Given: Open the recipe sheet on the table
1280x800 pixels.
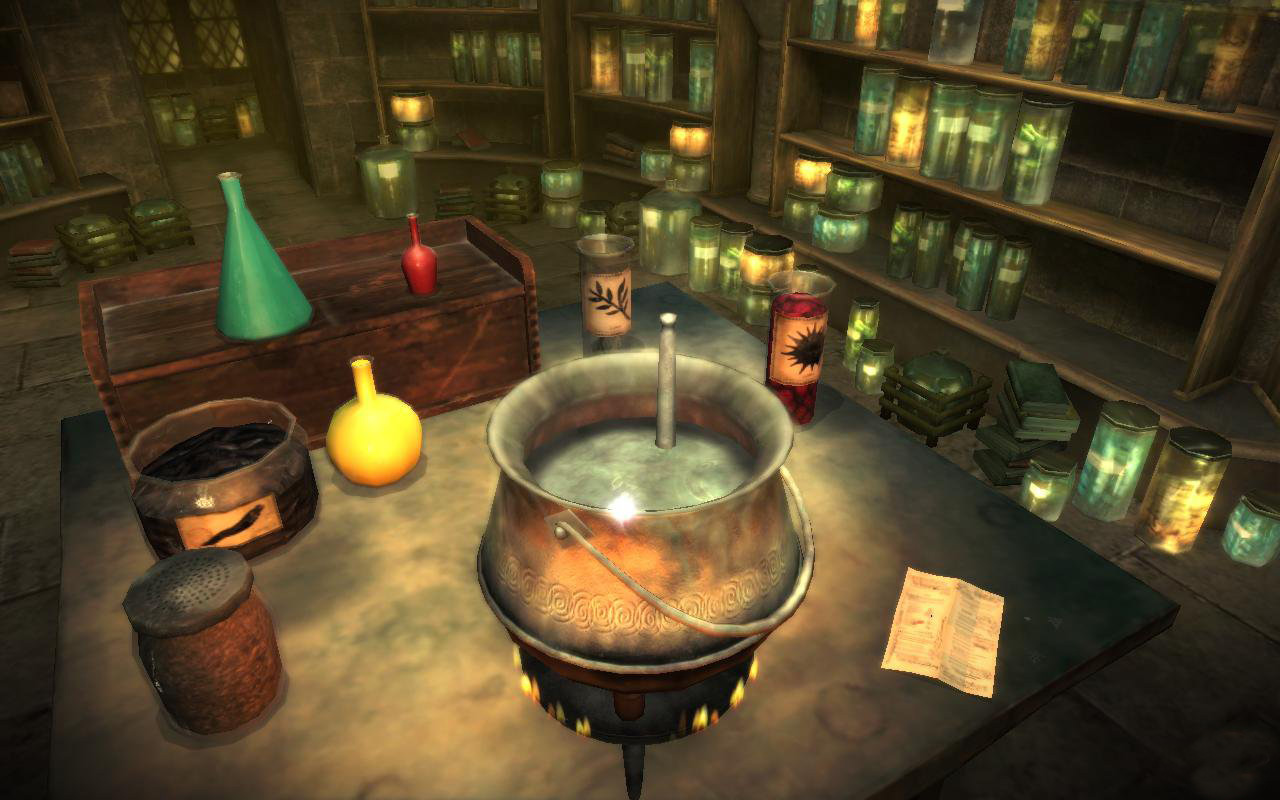Looking at the screenshot, I should point(943,630).
